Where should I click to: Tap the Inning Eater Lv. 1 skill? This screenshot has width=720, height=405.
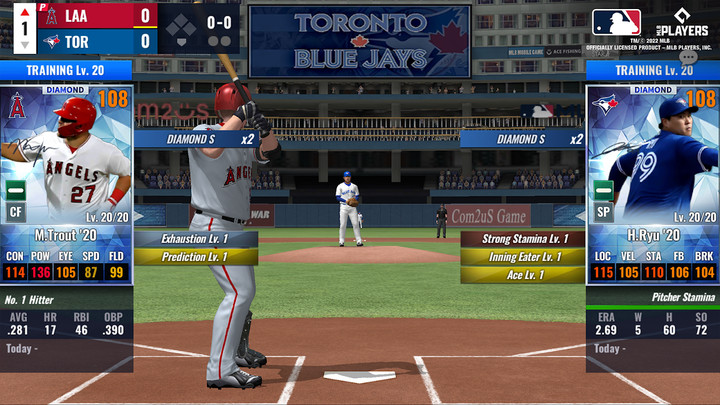523,257
